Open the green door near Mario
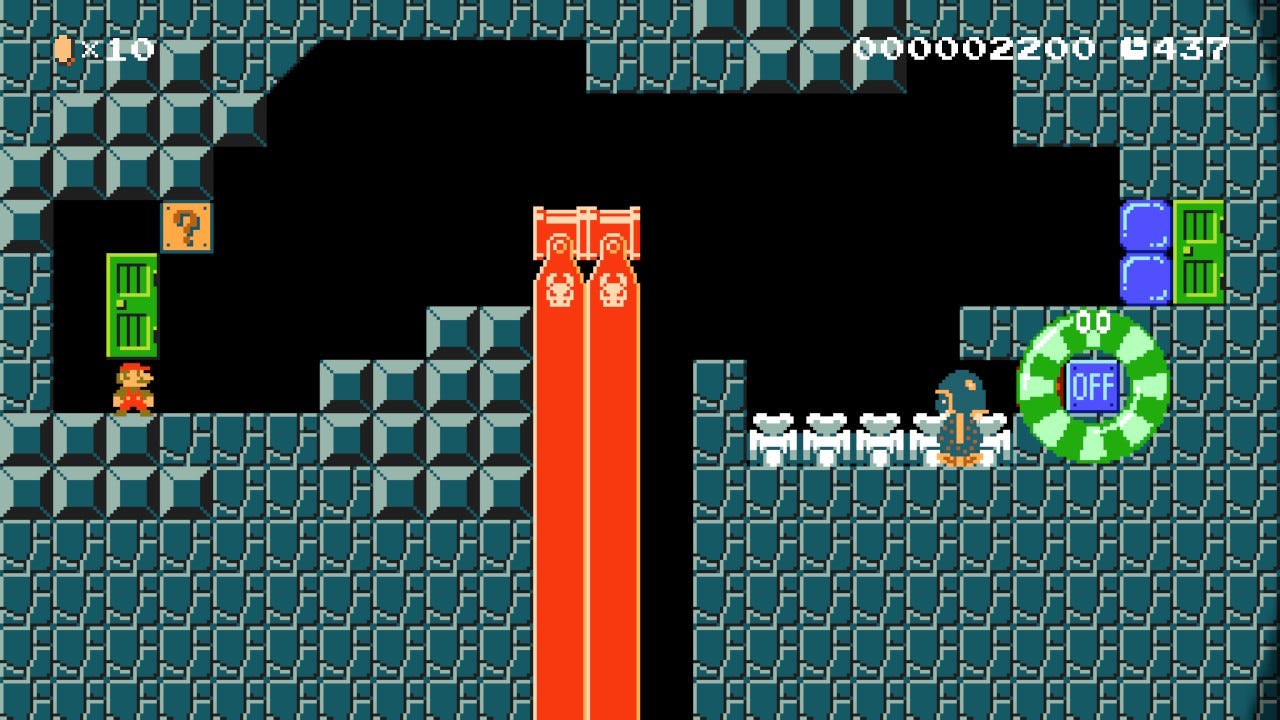This screenshot has height=720, width=1280. tap(132, 305)
